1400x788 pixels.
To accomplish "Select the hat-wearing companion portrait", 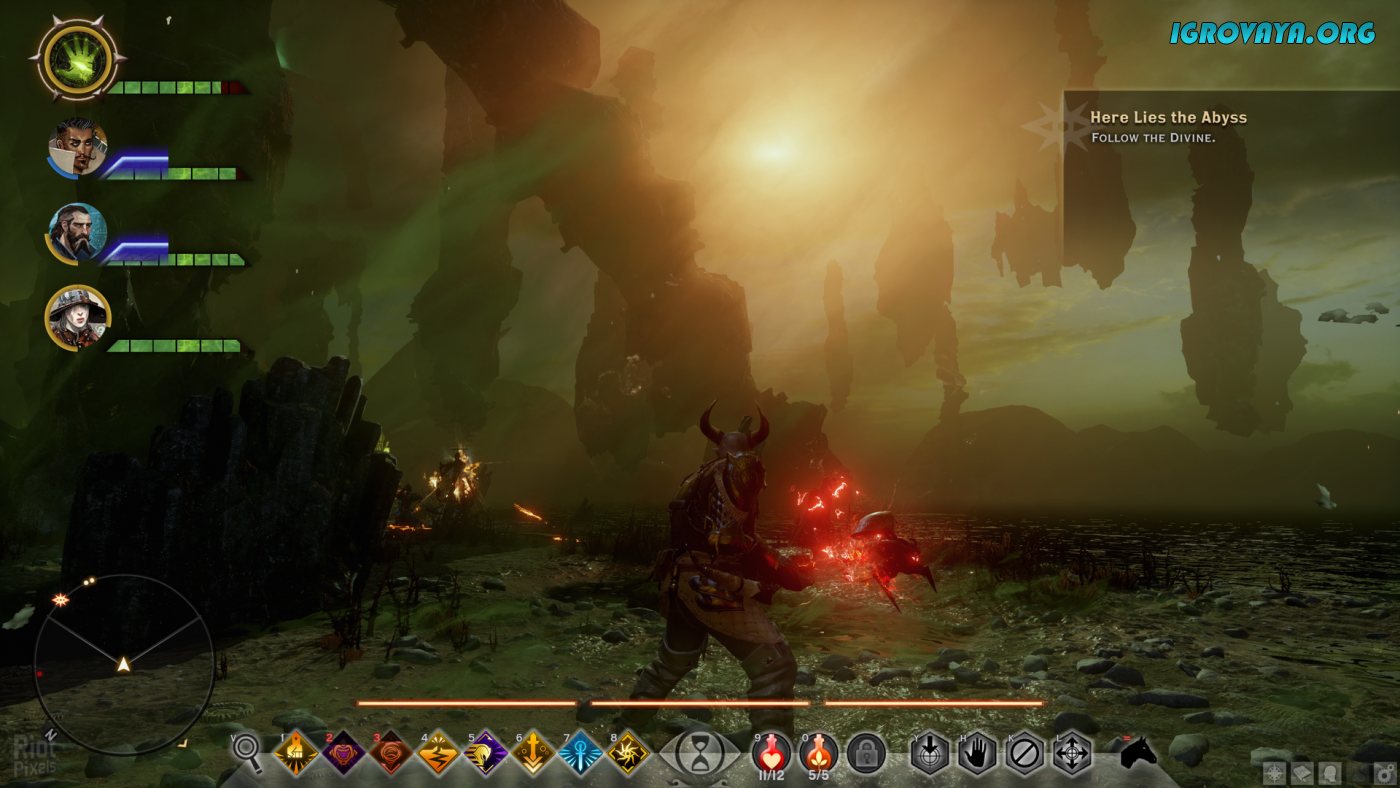I will pyautogui.click(x=77, y=318).
